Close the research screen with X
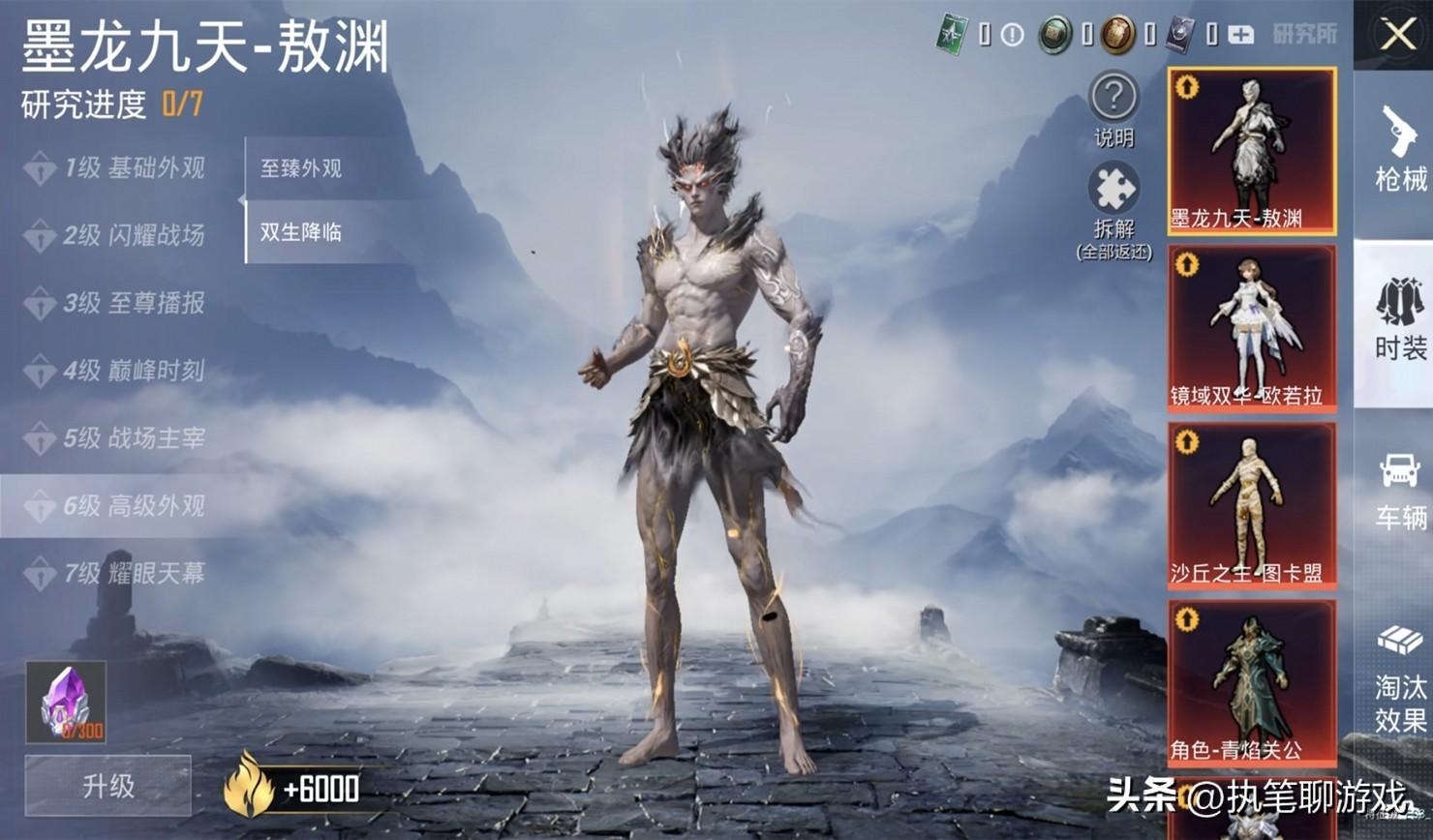Viewport: 1433px width, 840px height. click(1397, 36)
